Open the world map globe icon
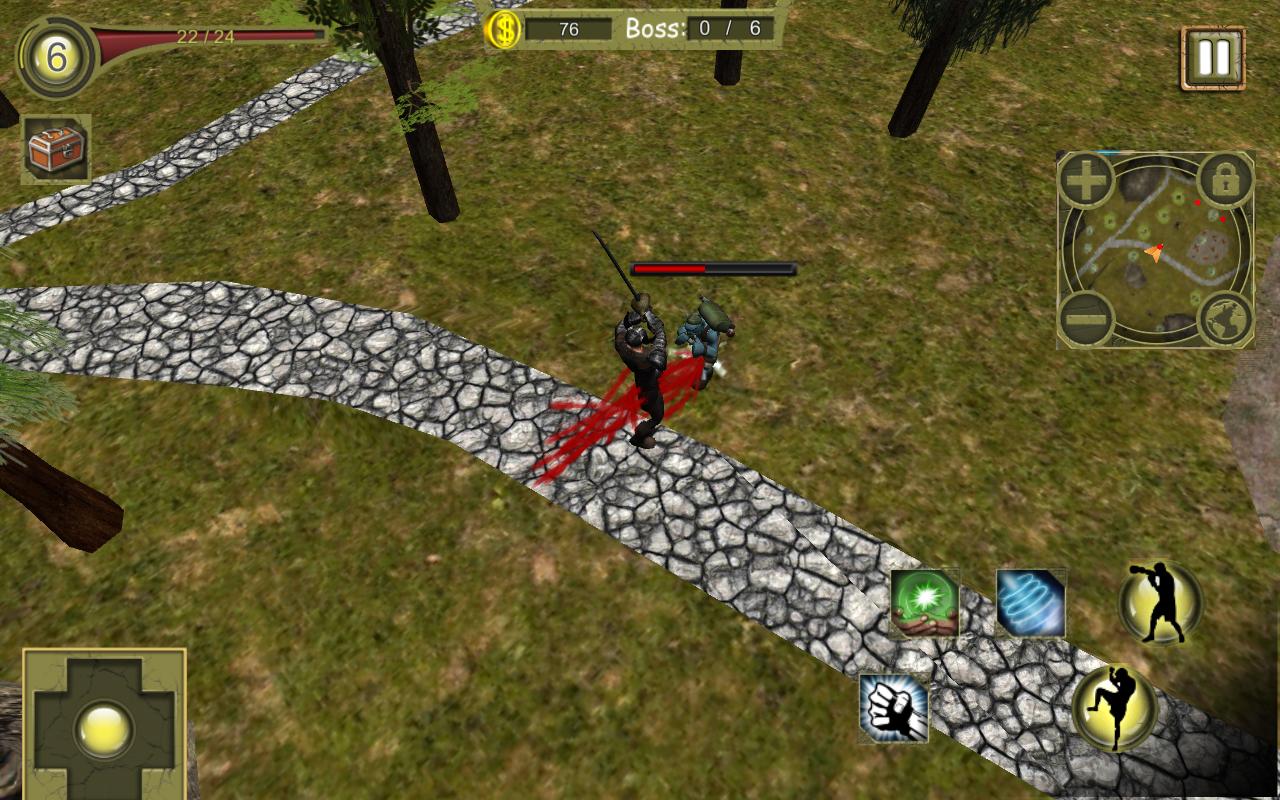Image resolution: width=1280 pixels, height=800 pixels. (1224, 319)
